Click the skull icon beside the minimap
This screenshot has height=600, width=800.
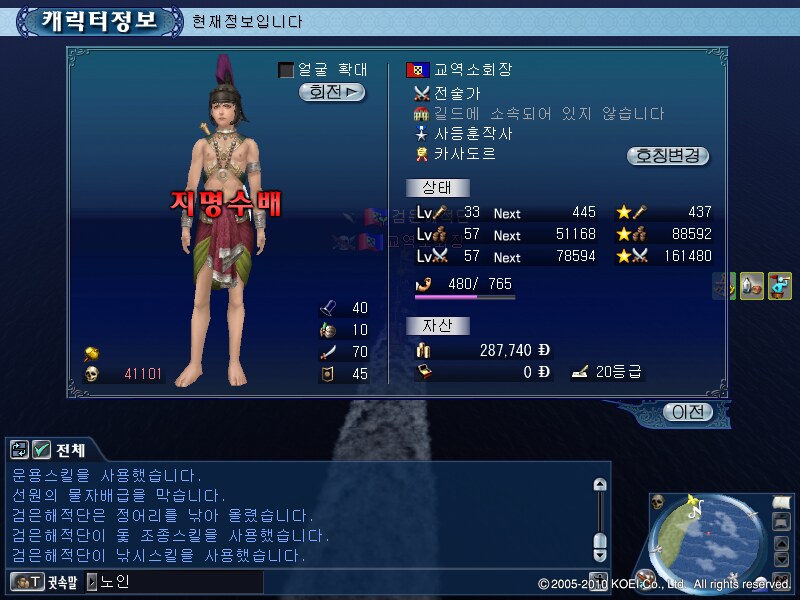click(658, 502)
